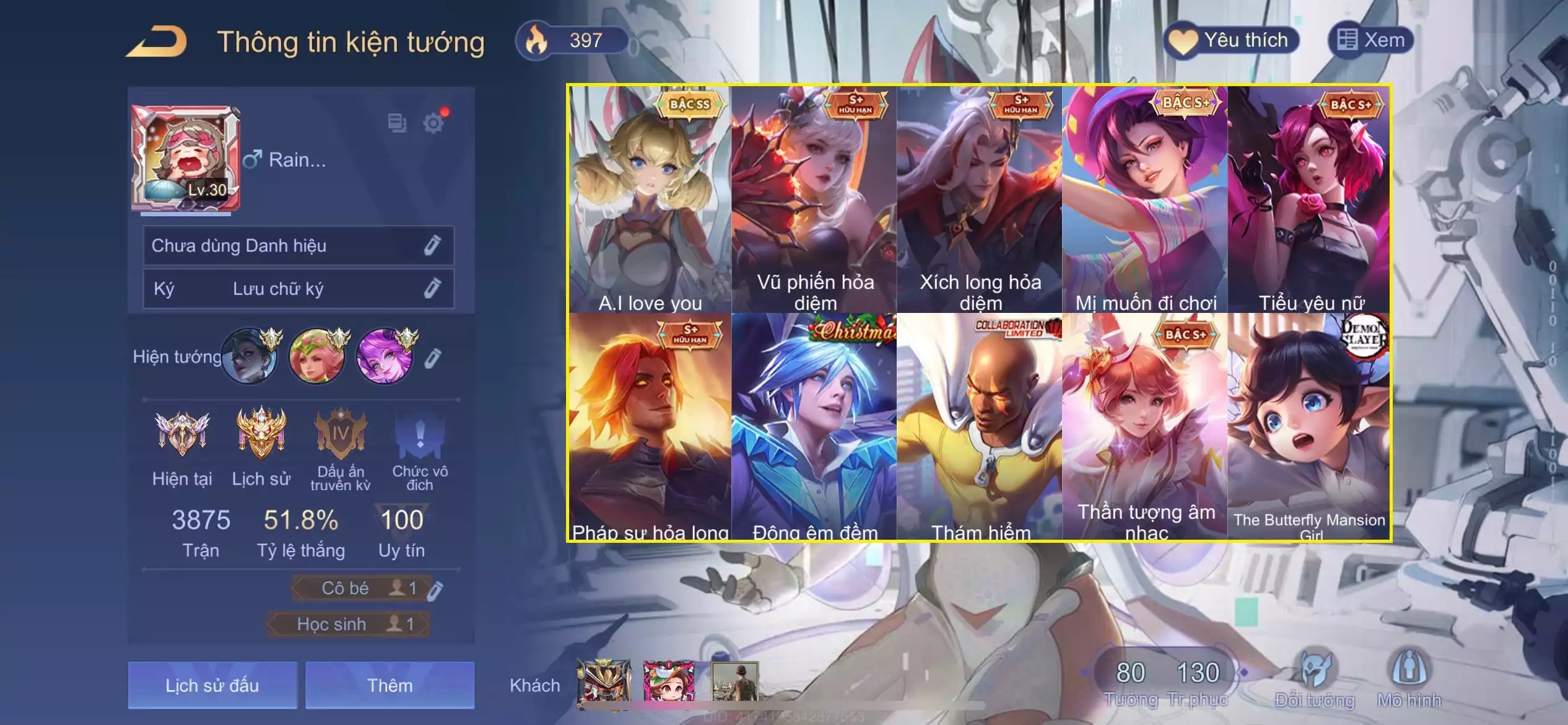Show the Đông êm đềm Christmas skin
Image resolution: width=1568 pixels, height=725 pixels.
pos(814,428)
